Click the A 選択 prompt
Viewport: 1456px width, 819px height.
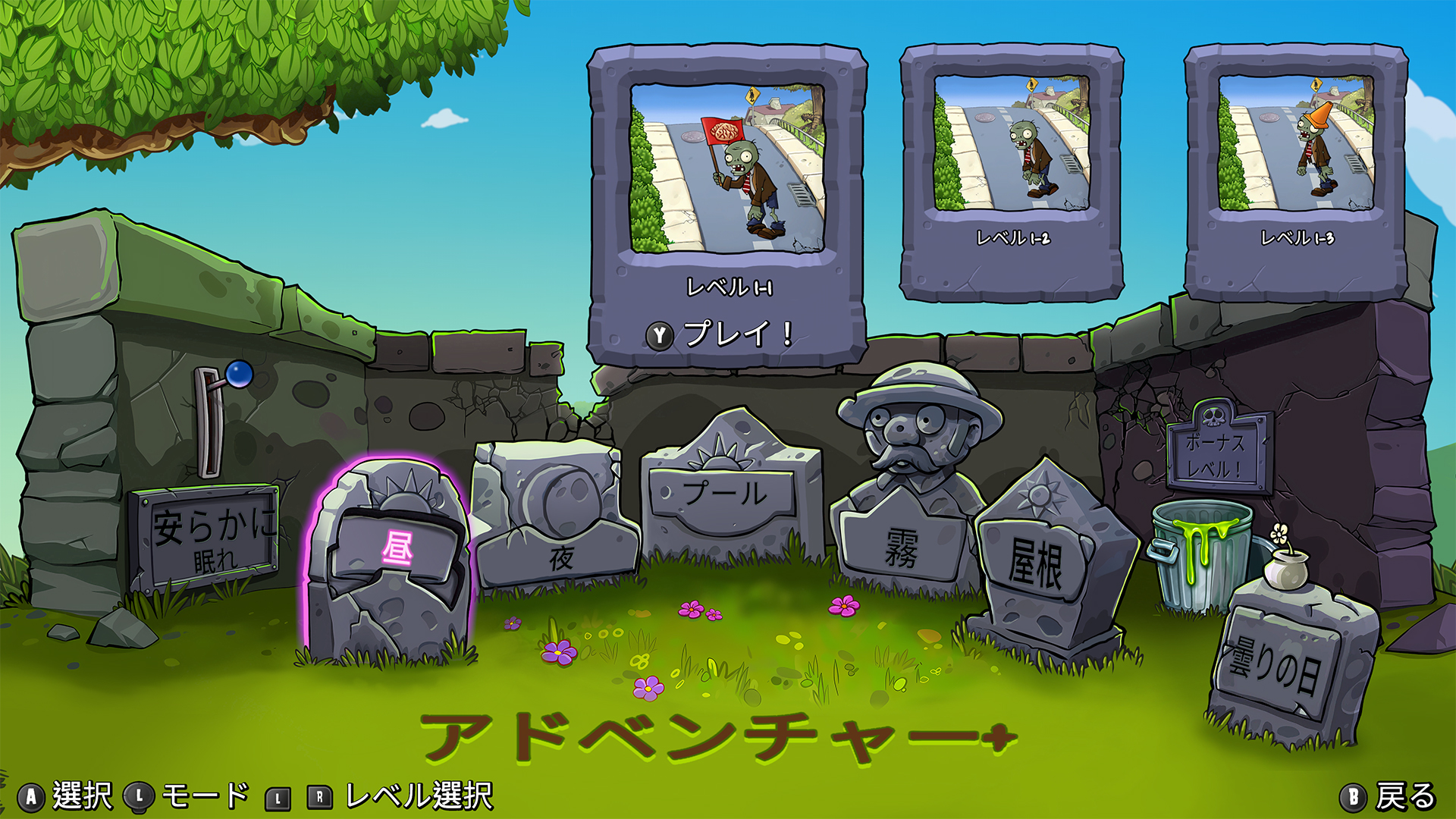click(32, 799)
